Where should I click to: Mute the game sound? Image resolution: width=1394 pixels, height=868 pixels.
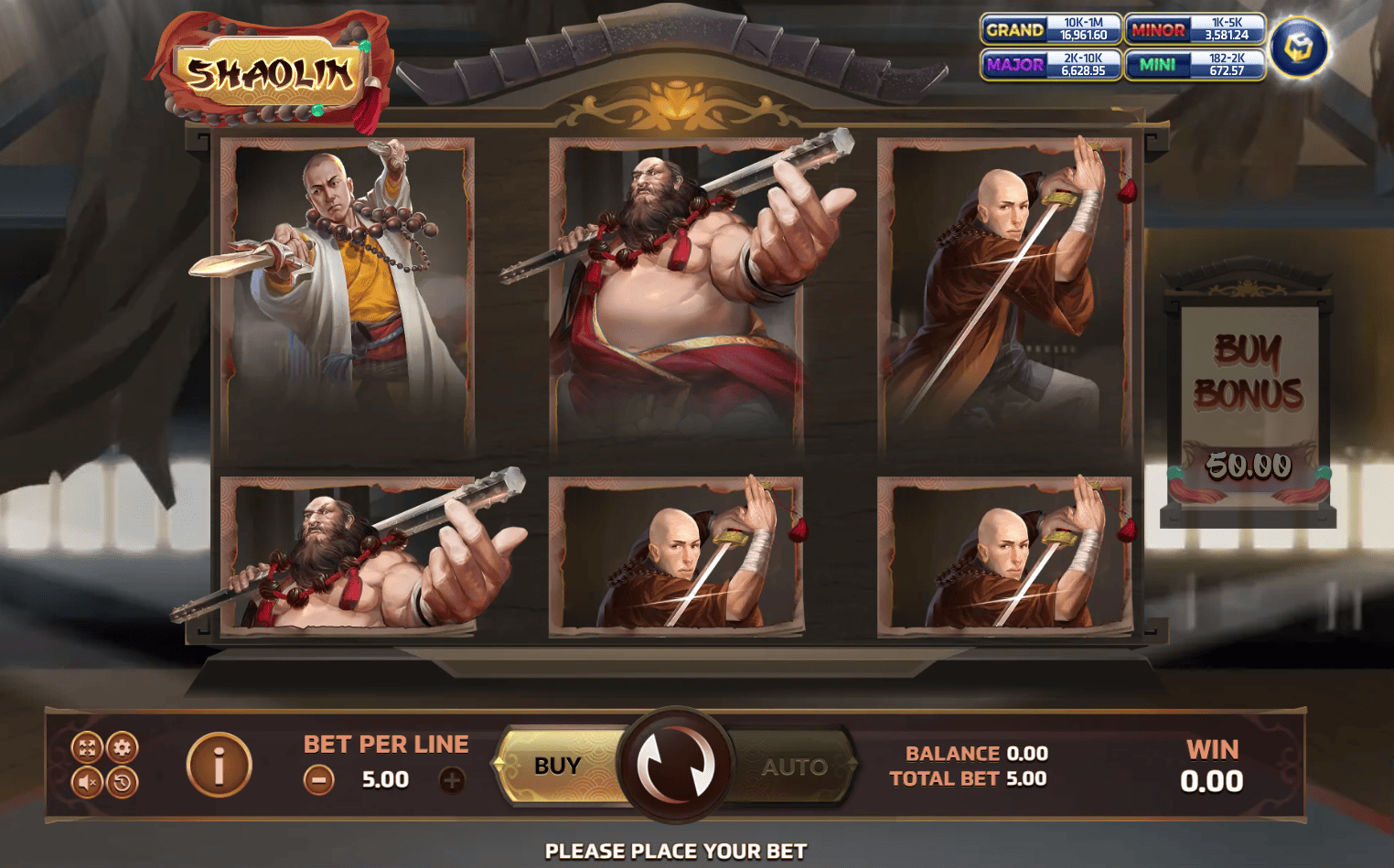(x=87, y=784)
